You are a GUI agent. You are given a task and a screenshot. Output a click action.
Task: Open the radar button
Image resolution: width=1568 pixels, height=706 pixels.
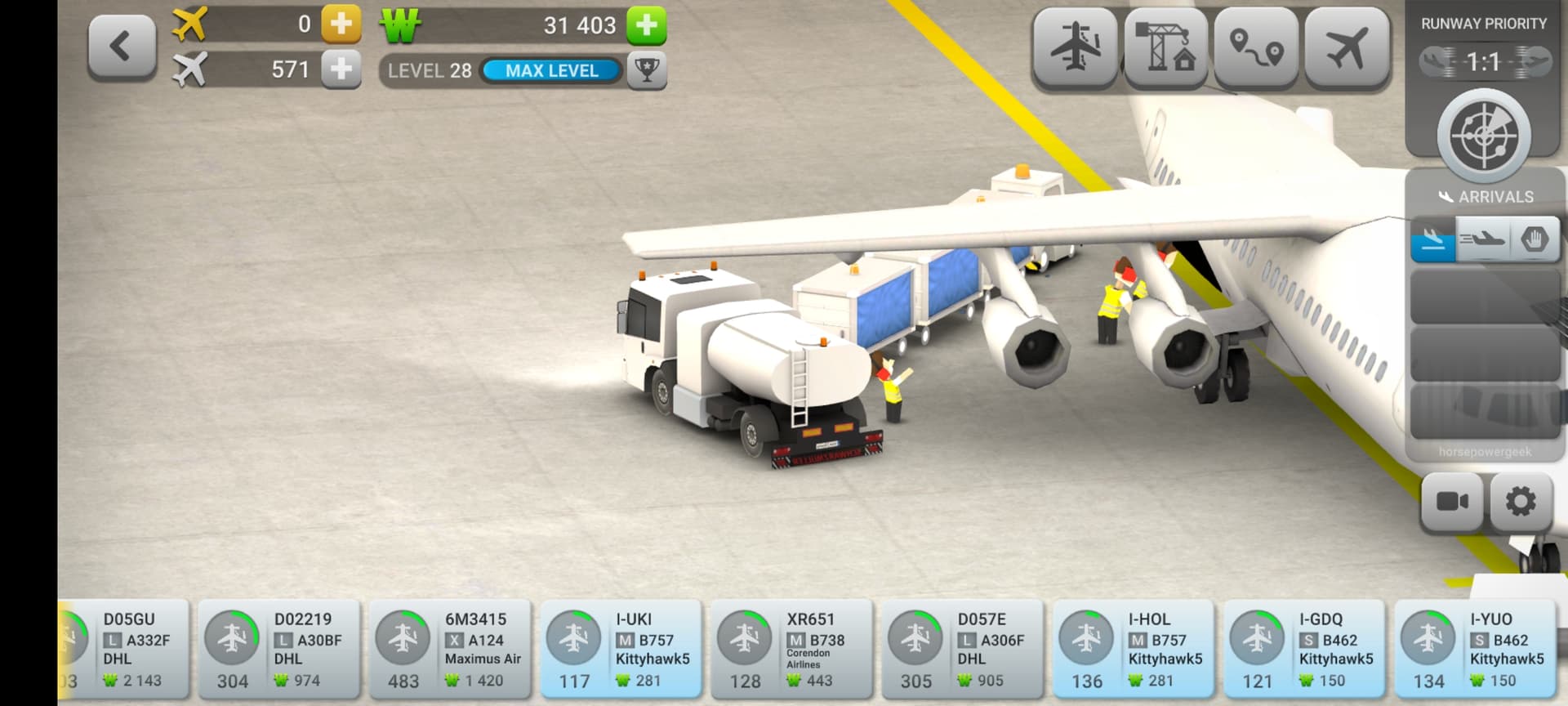tap(1484, 135)
